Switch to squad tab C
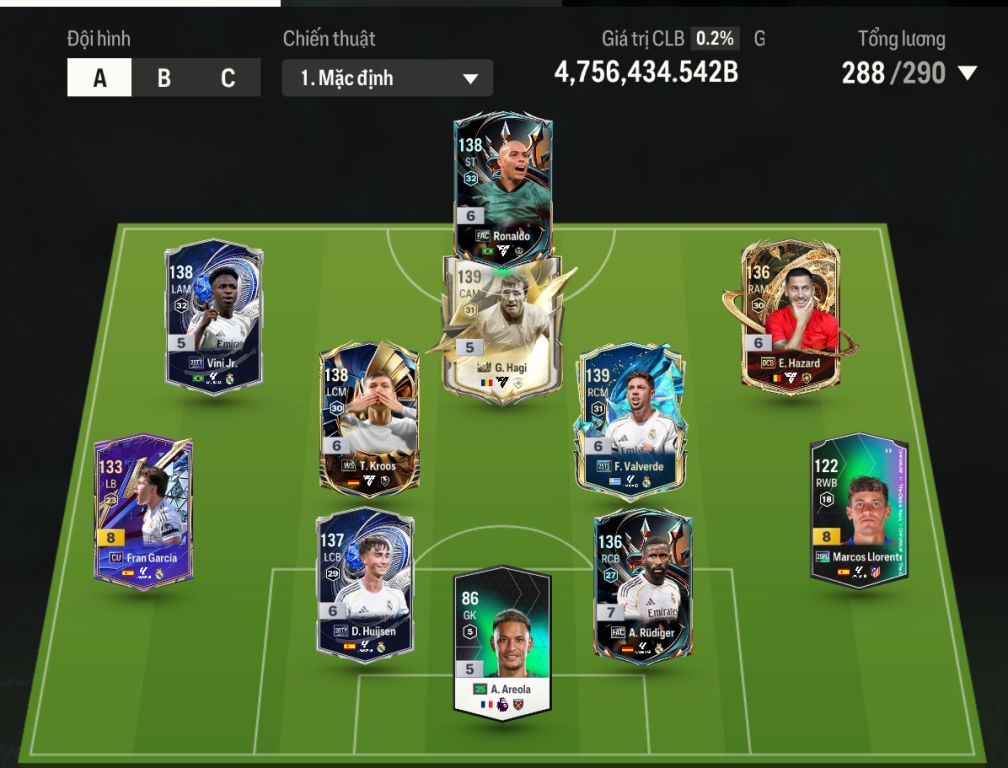Viewport: 1008px width, 768px height. coord(228,78)
